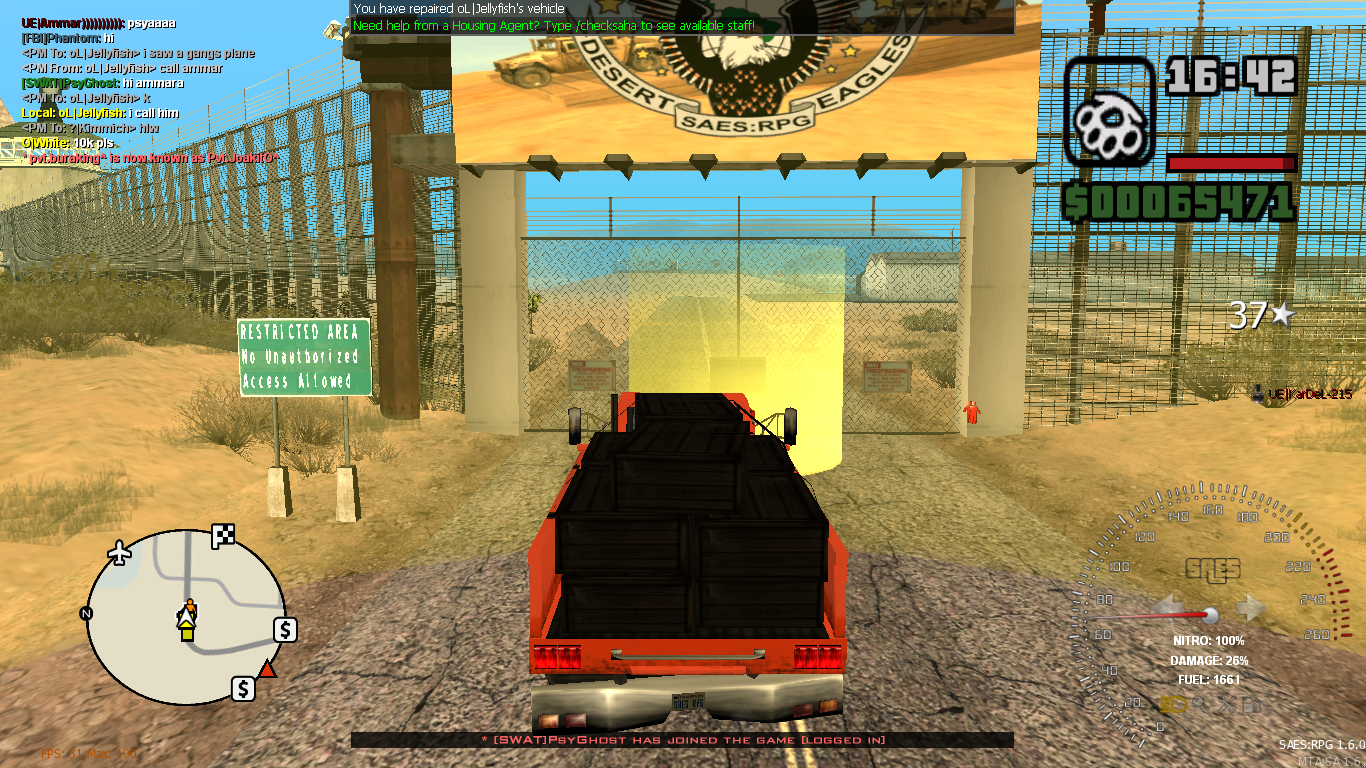Toggle the yellow headlight indicator
Viewport: 1366px width, 768px height.
1172,705
